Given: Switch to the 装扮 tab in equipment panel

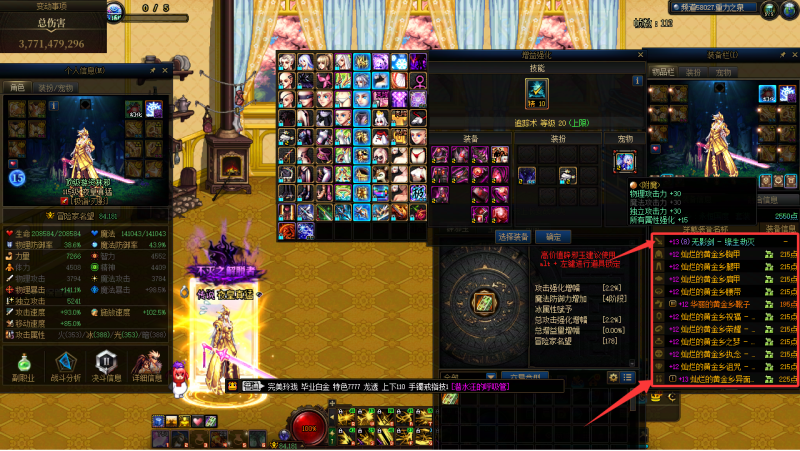Looking at the screenshot, I should pyautogui.click(x=695, y=72).
